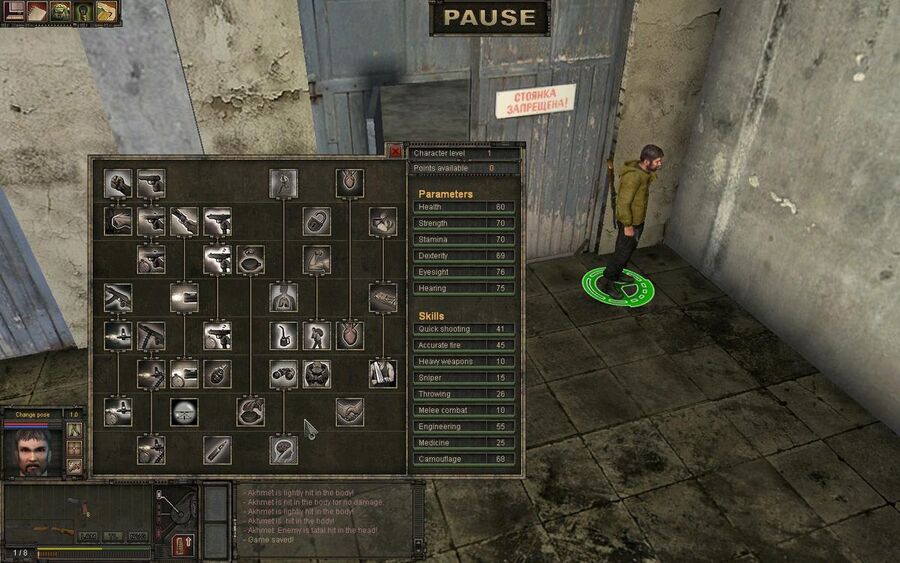This screenshot has height=563, width=900.
Task: Click the green lightbulb hint icon
Action: point(82,13)
